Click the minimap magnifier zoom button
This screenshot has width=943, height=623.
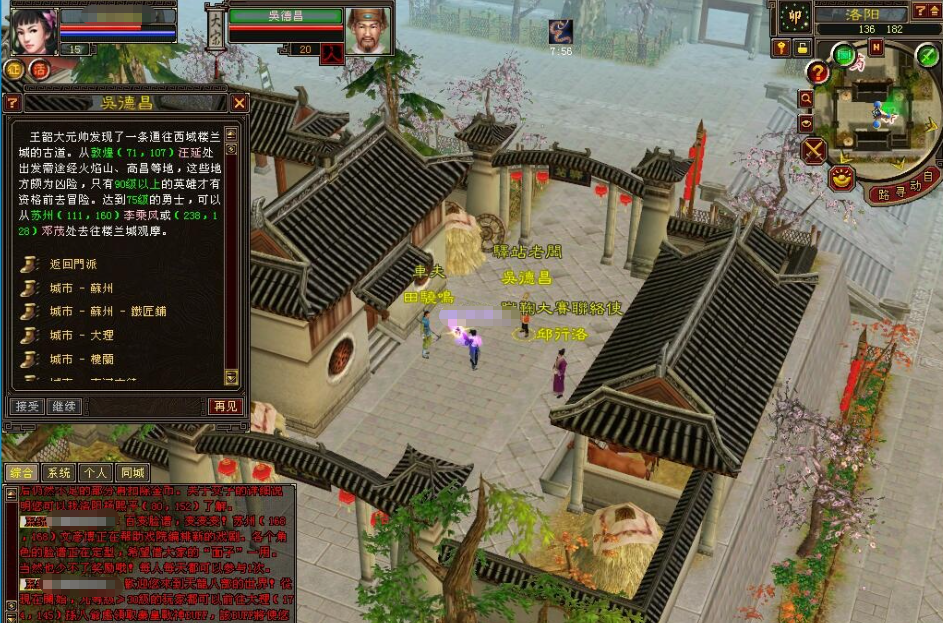pos(805,98)
